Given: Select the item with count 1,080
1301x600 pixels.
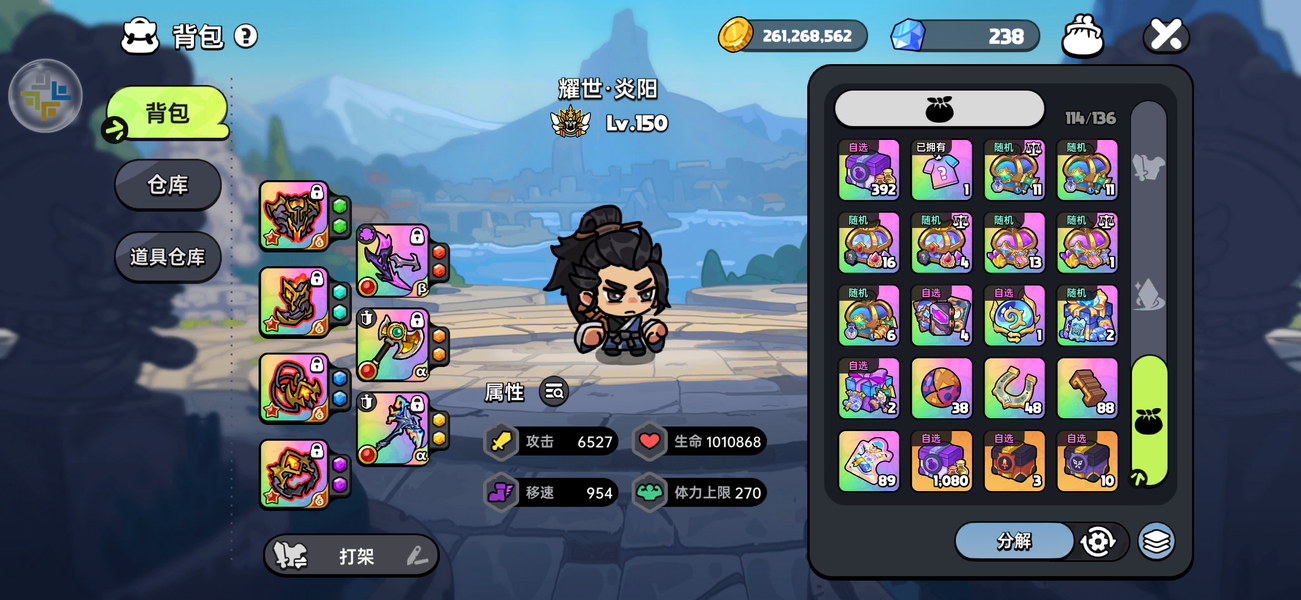Looking at the screenshot, I should pyautogui.click(x=941, y=461).
